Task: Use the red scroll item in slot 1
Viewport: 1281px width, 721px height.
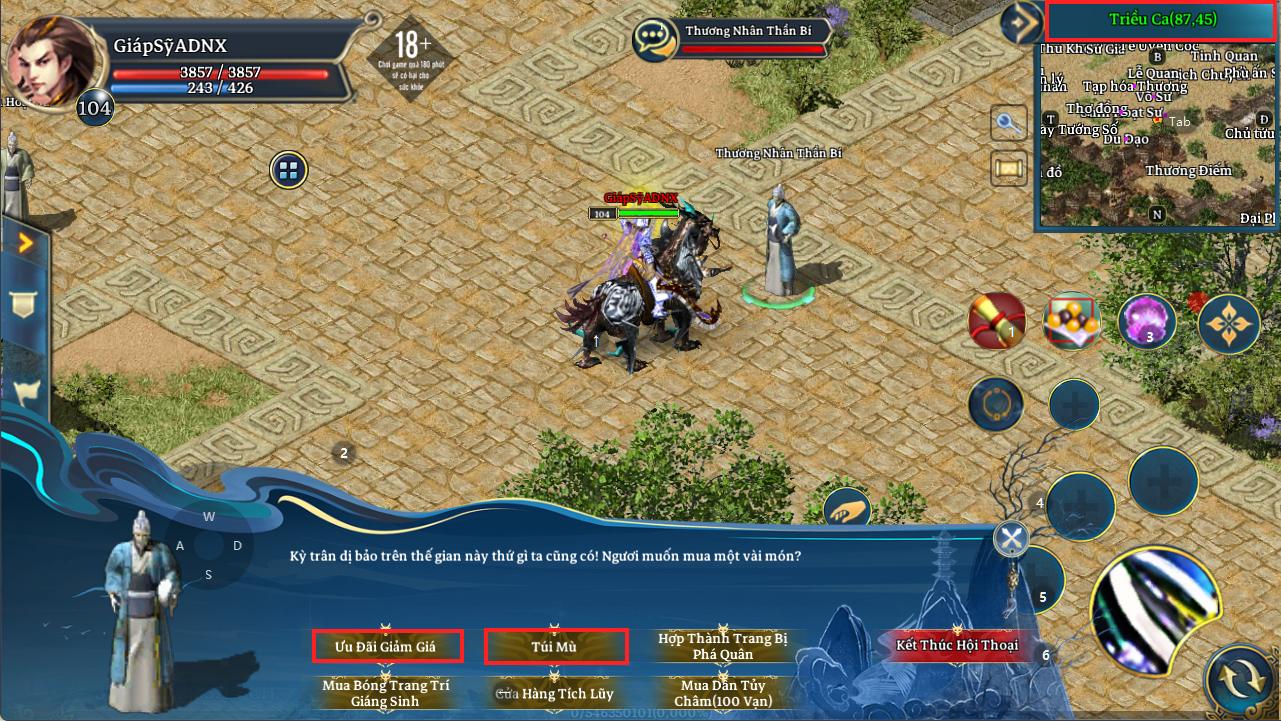Action: click(x=997, y=321)
